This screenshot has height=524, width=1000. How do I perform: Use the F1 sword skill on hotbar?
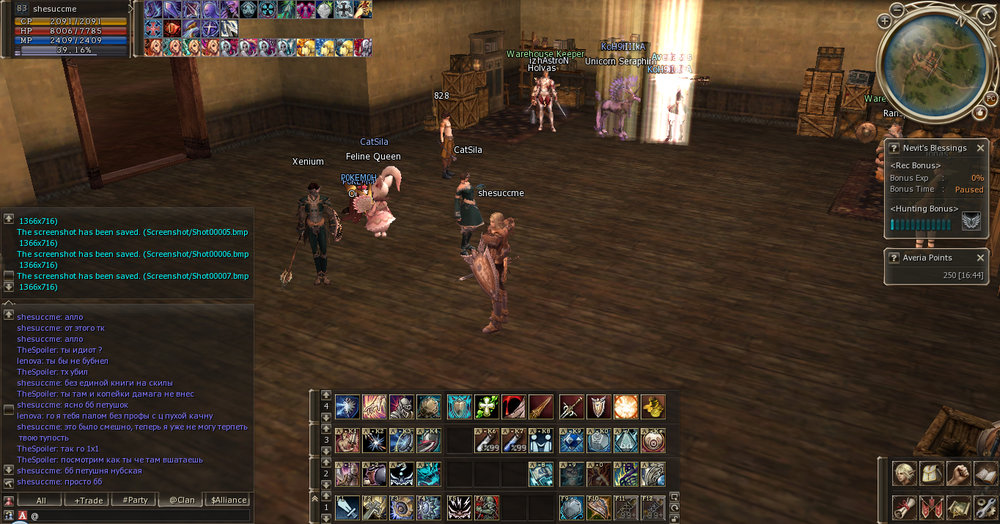point(347,506)
